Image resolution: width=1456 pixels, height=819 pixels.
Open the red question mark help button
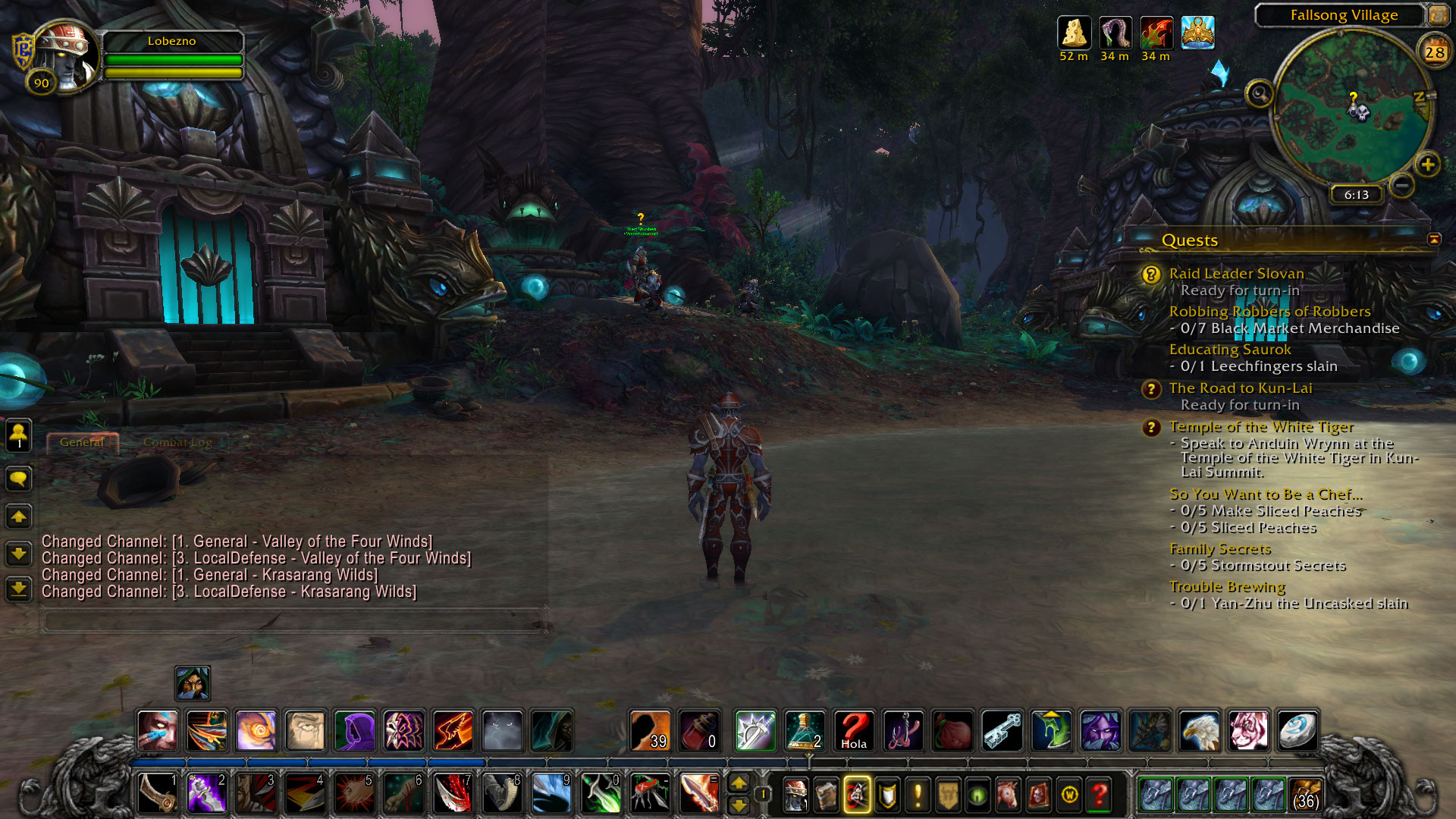pyautogui.click(x=1099, y=795)
